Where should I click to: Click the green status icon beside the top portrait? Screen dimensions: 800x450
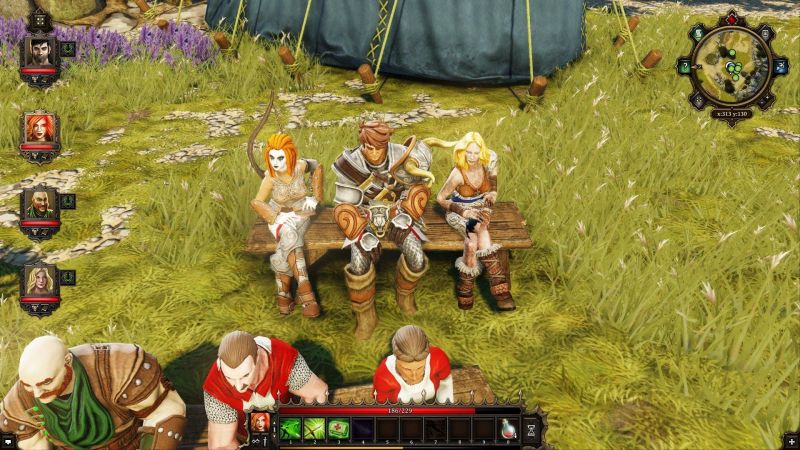[68, 47]
